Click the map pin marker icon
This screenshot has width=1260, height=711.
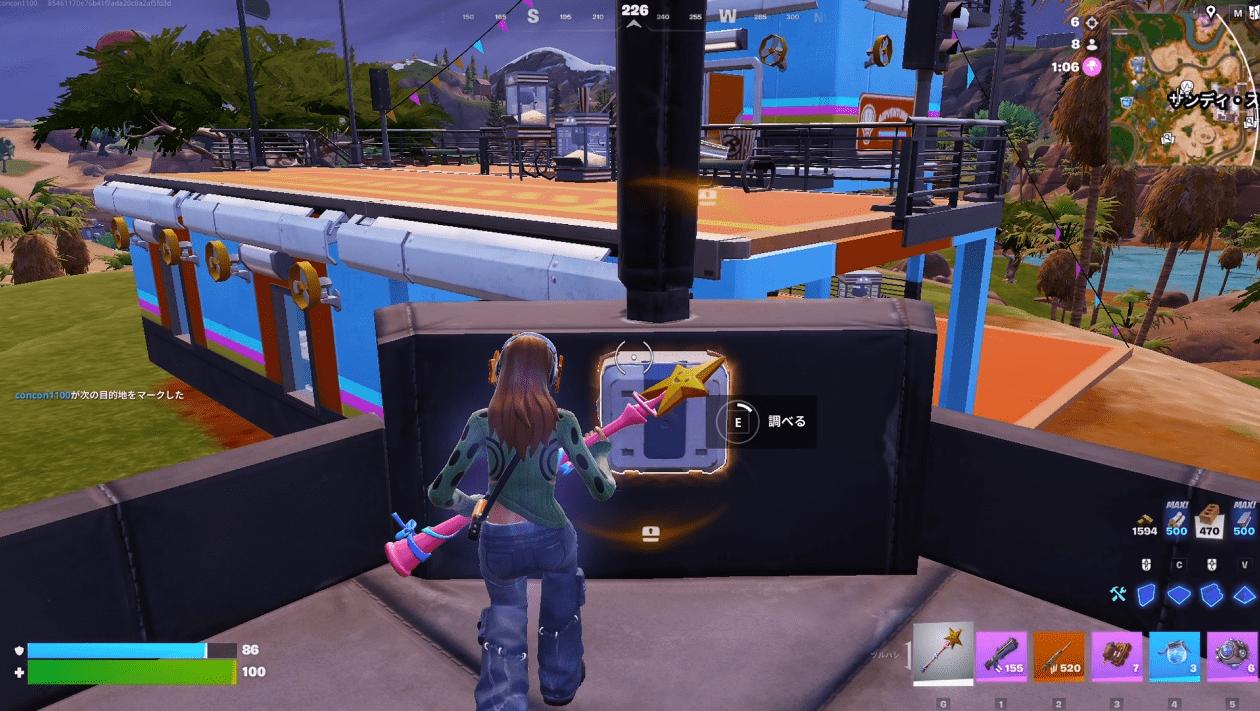[1211, 12]
